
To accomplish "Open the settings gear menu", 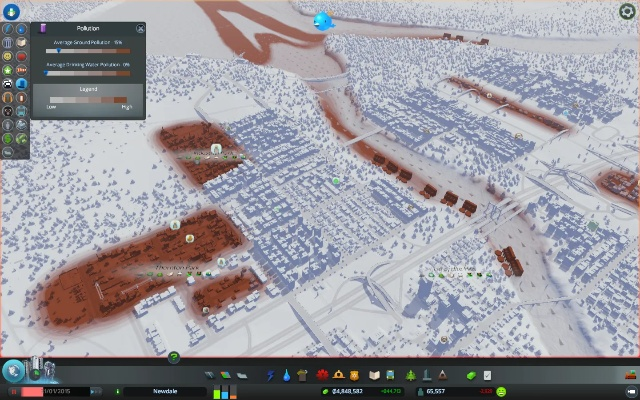I will (626, 12).
